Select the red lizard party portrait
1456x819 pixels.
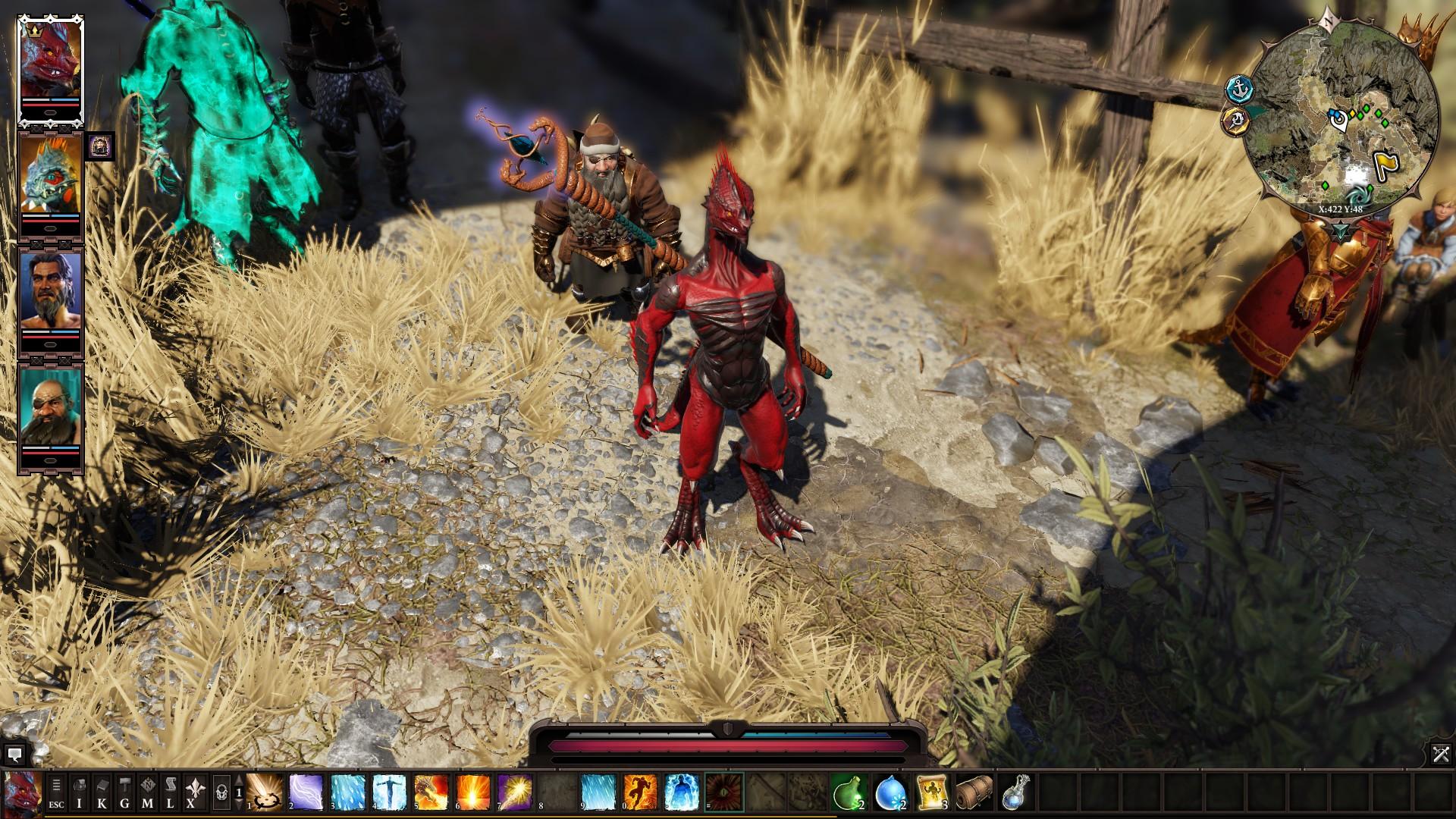[x=50, y=65]
